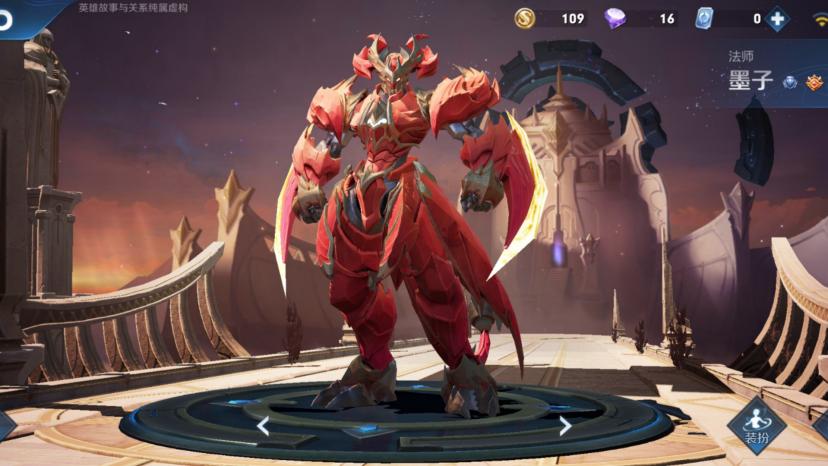
Task: Tap the blue voucher card icon
Action: point(704,18)
